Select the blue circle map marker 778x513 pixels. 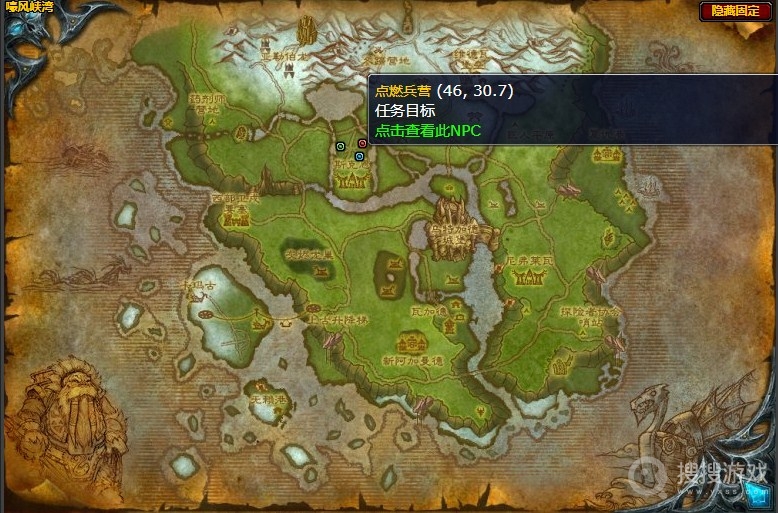point(359,156)
